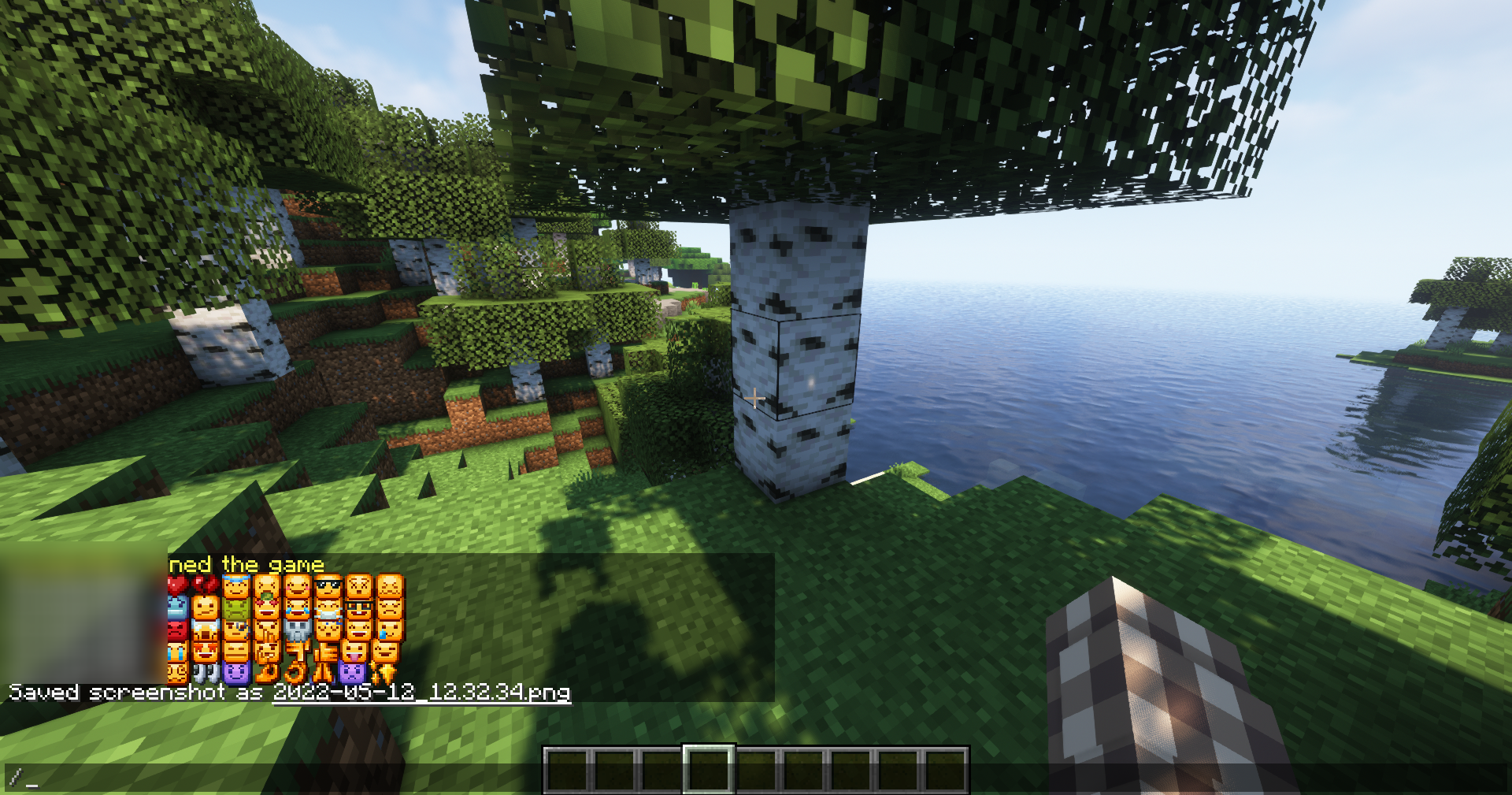Pick the purple devil emoji
The height and width of the screenshot is (795, 1512).
click(237, 674)
